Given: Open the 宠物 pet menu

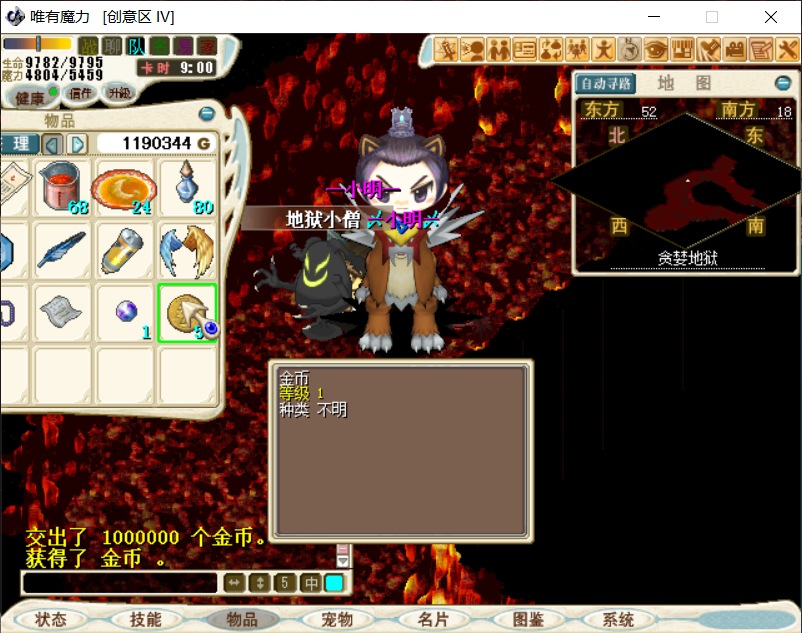Looking at the screenshot, I should [x=338, y=619].
